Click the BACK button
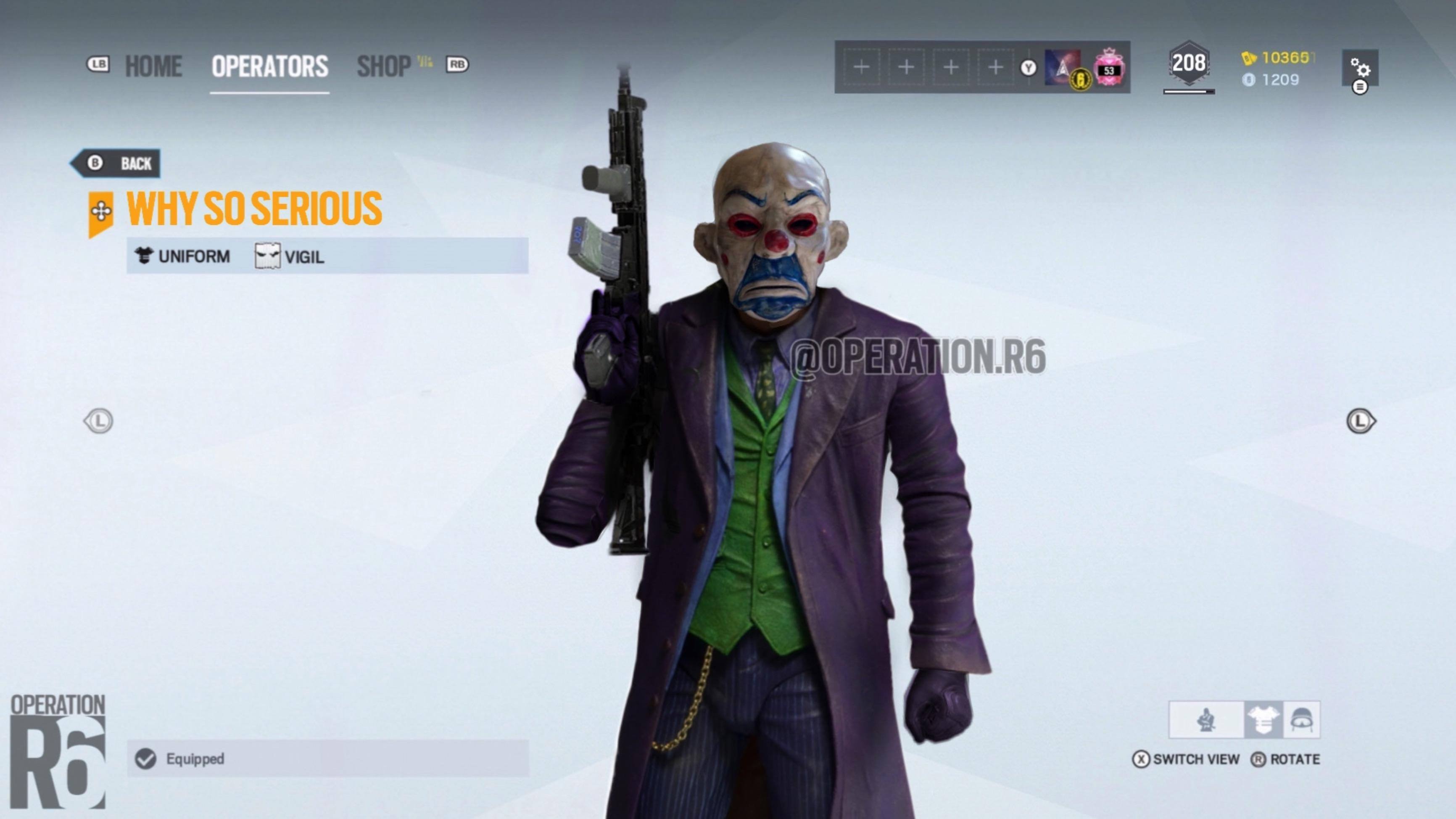The image size is (1456, 819). pyautogui.click(x=117, y=164)
